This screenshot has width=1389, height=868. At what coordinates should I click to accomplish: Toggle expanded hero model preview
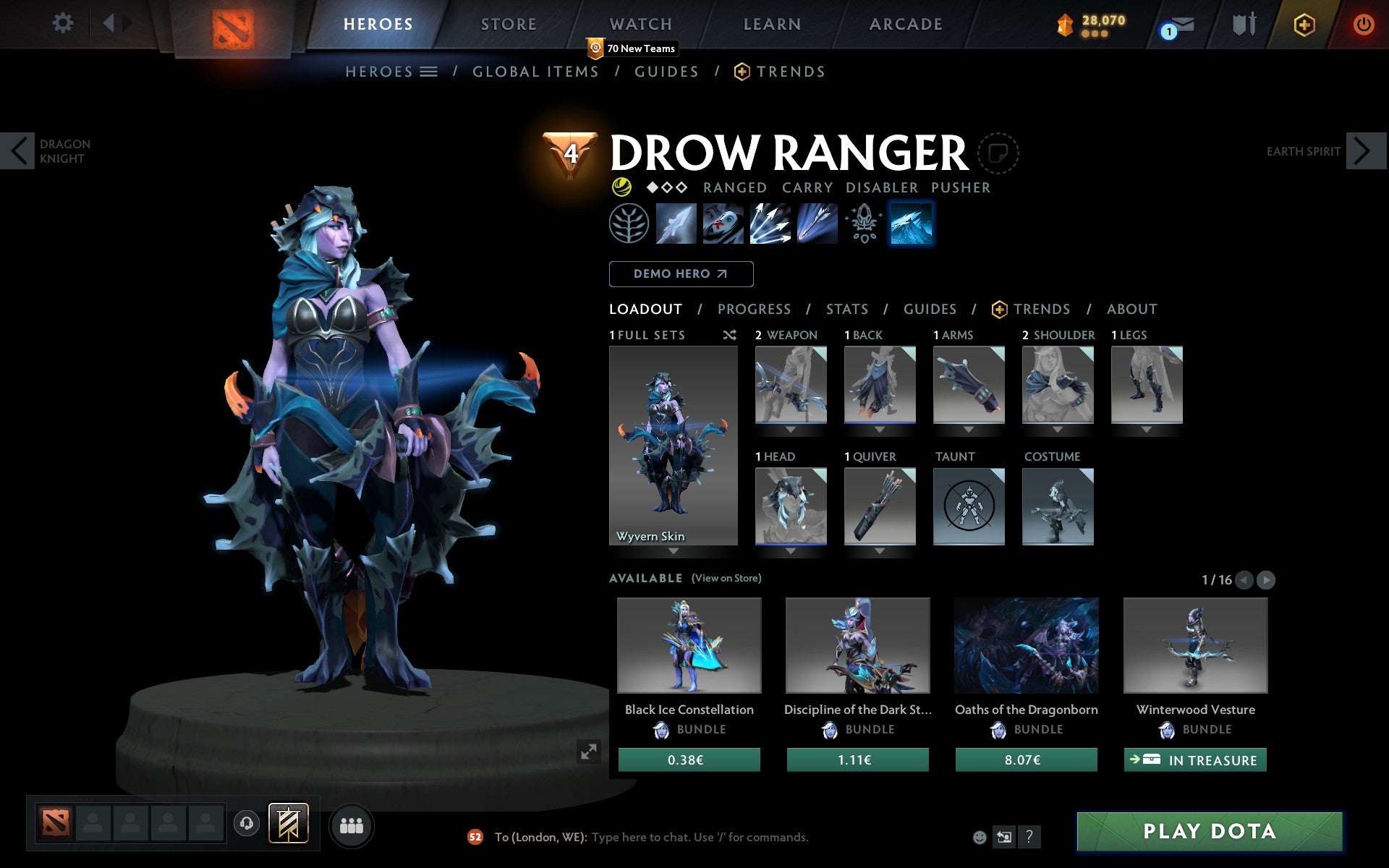(587, 752)
